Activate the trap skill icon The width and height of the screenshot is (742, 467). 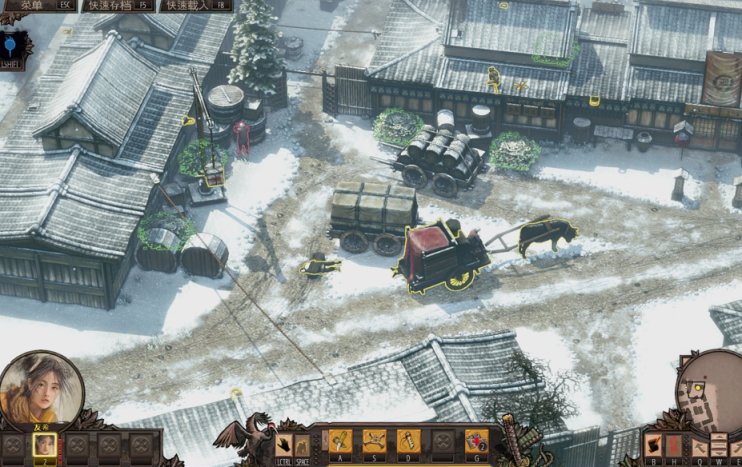(x=374, y=440)
